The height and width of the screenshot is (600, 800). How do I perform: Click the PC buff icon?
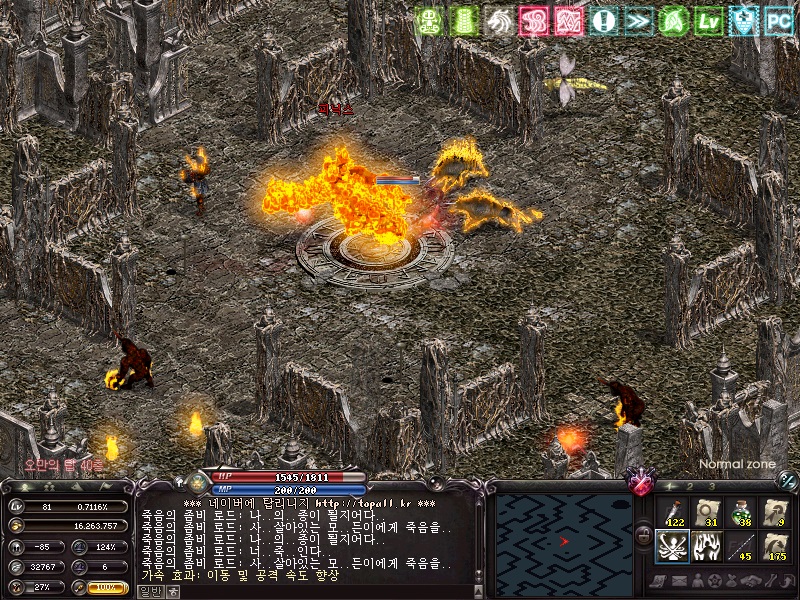[778, 19]
